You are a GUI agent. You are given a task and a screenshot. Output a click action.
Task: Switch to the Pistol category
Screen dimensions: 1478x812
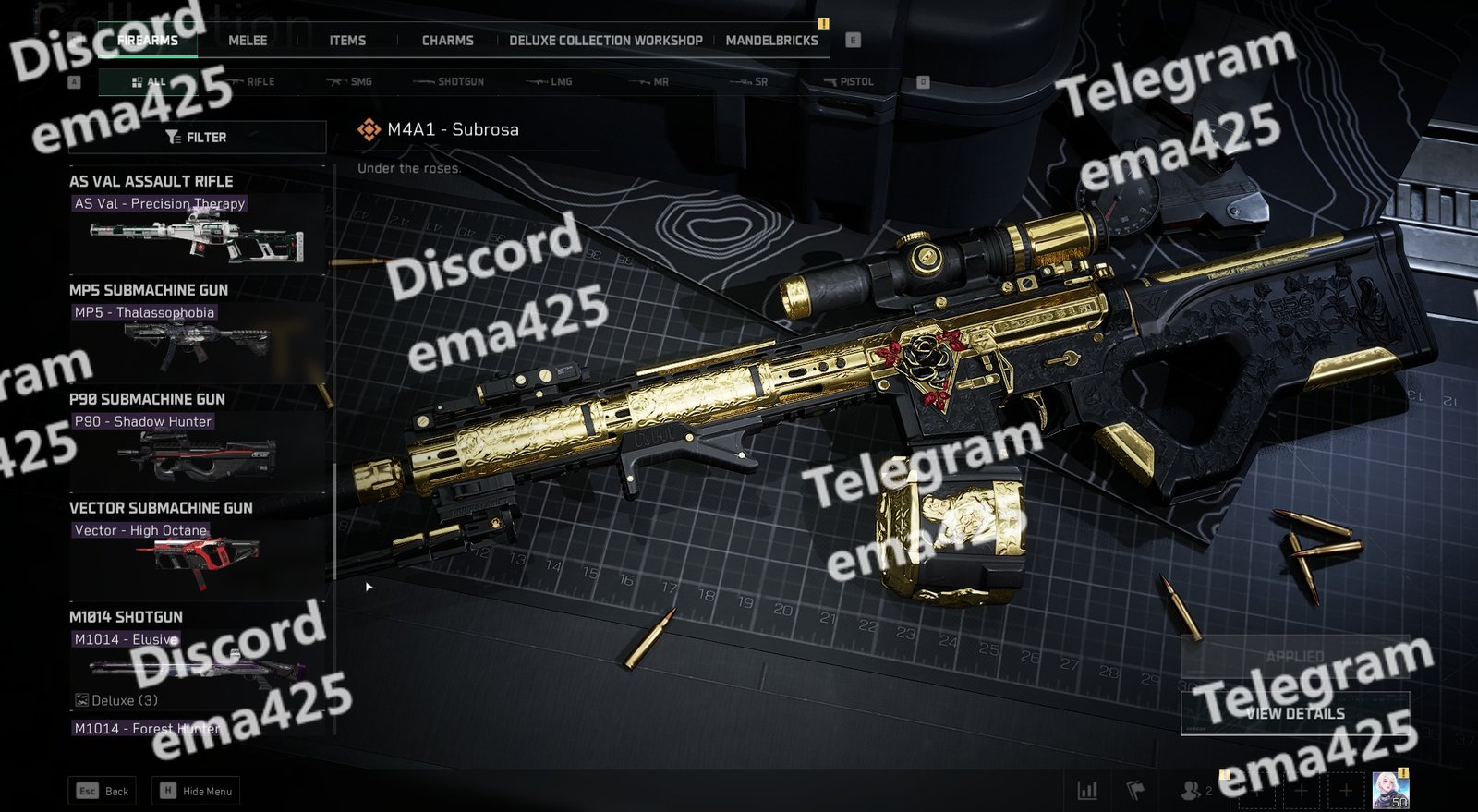coord(850,82)
